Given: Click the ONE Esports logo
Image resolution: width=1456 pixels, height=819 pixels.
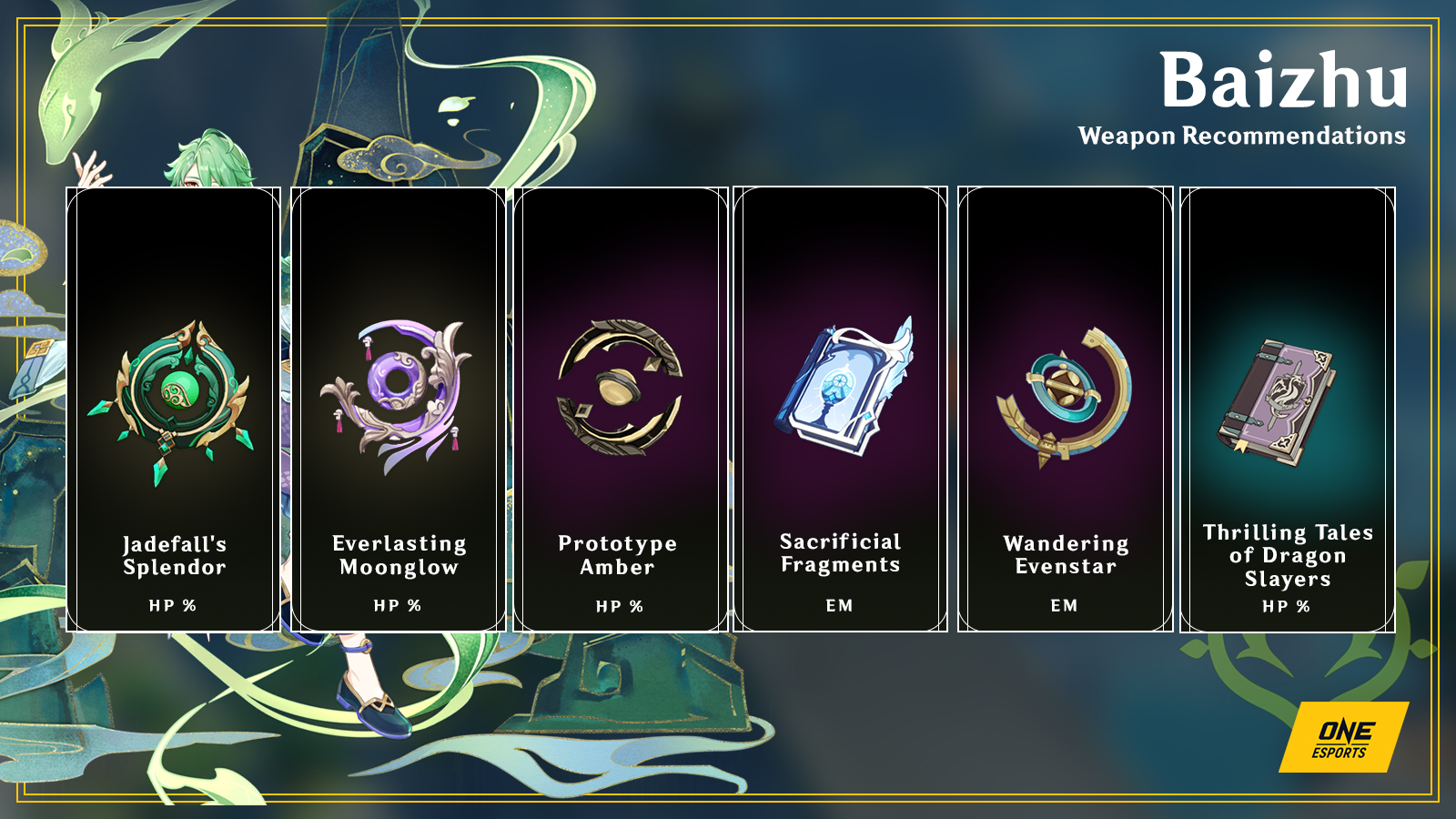Looking at the screenshot, I should 1342,738.
